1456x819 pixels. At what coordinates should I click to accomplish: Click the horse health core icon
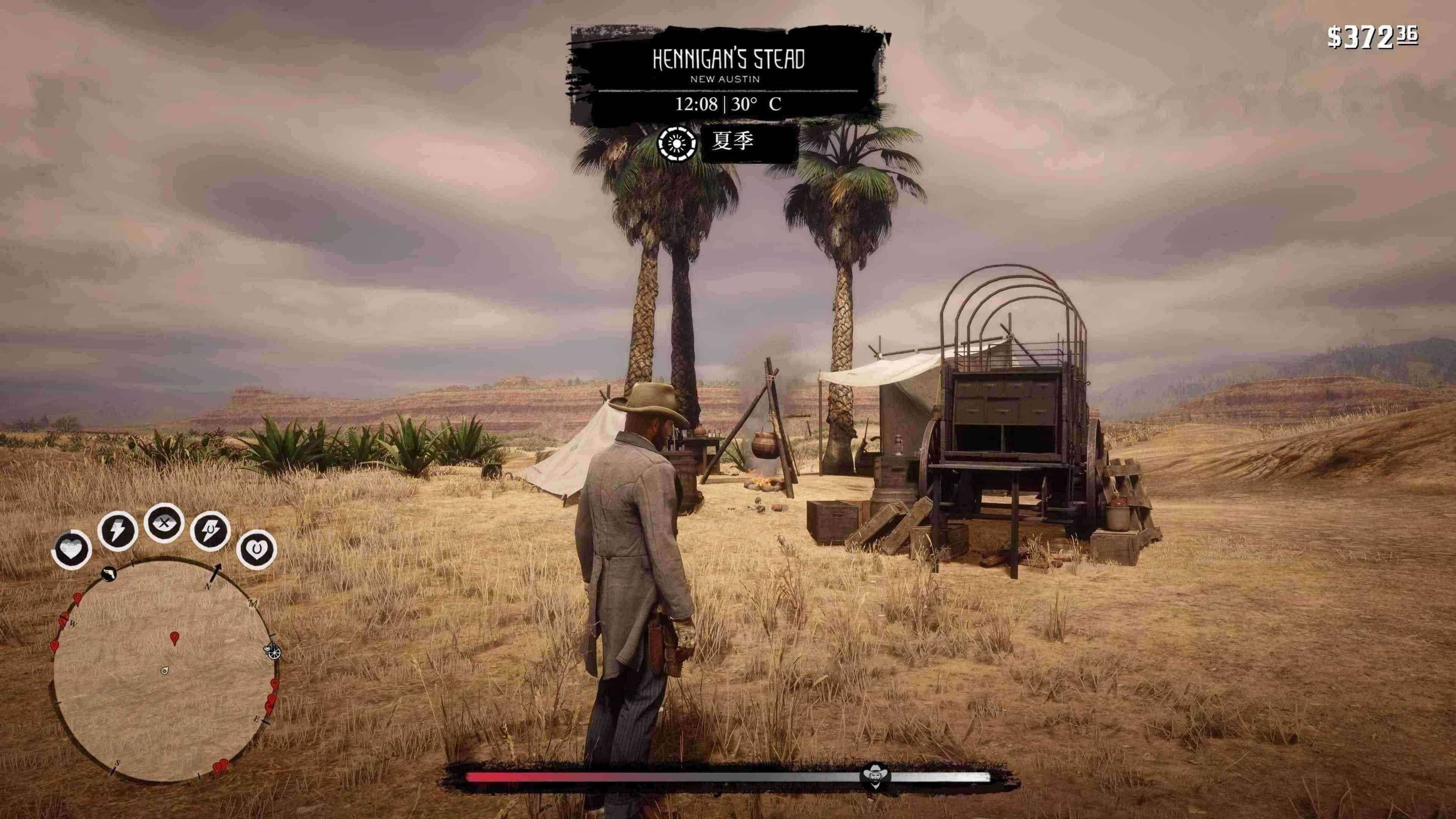point(257,549)
